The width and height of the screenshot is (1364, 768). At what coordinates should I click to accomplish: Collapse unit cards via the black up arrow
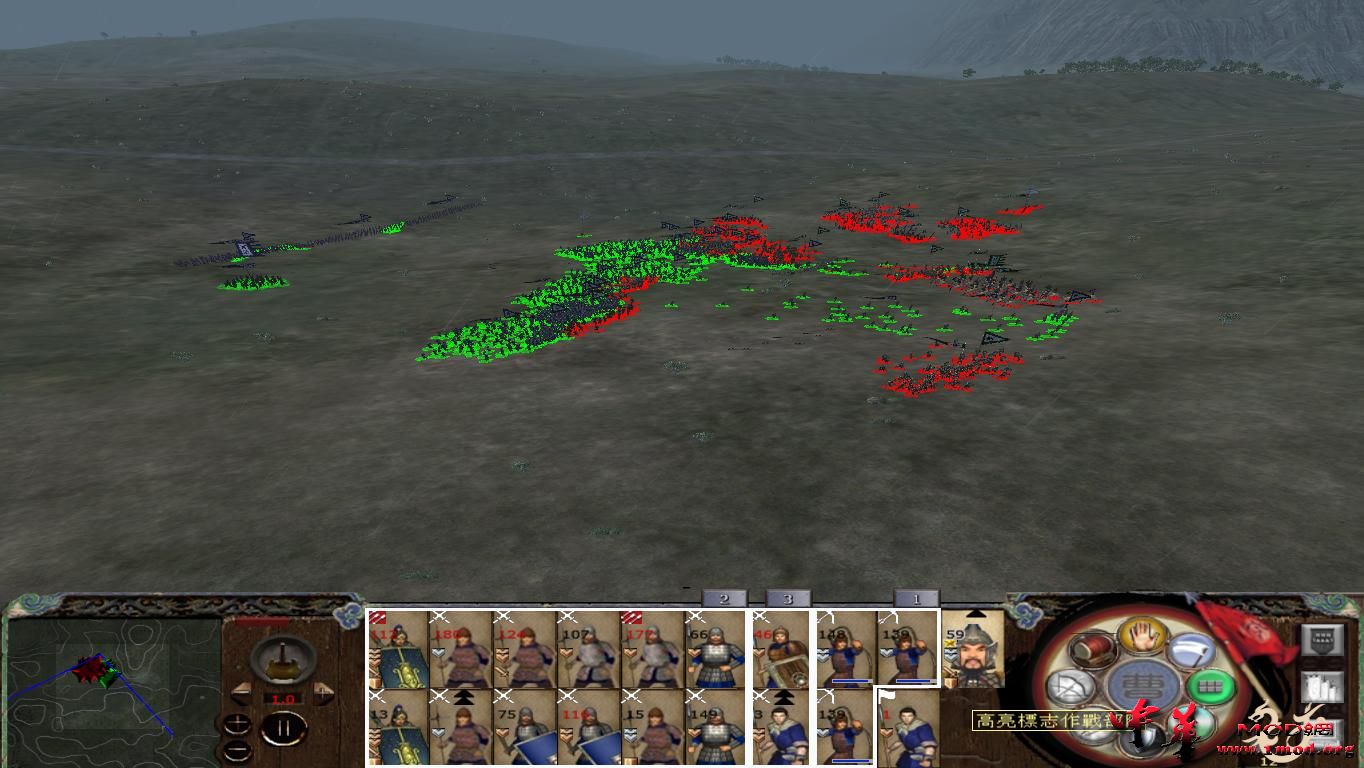pos(976,613)
